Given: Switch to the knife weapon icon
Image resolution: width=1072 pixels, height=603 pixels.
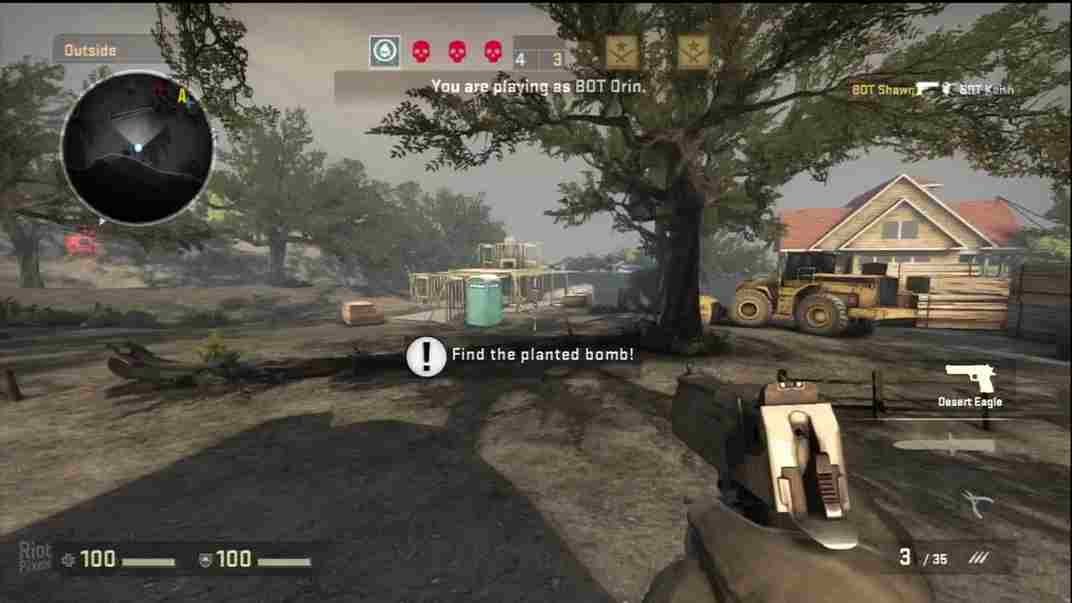Looking at the screenshot, I should [944, 444].
